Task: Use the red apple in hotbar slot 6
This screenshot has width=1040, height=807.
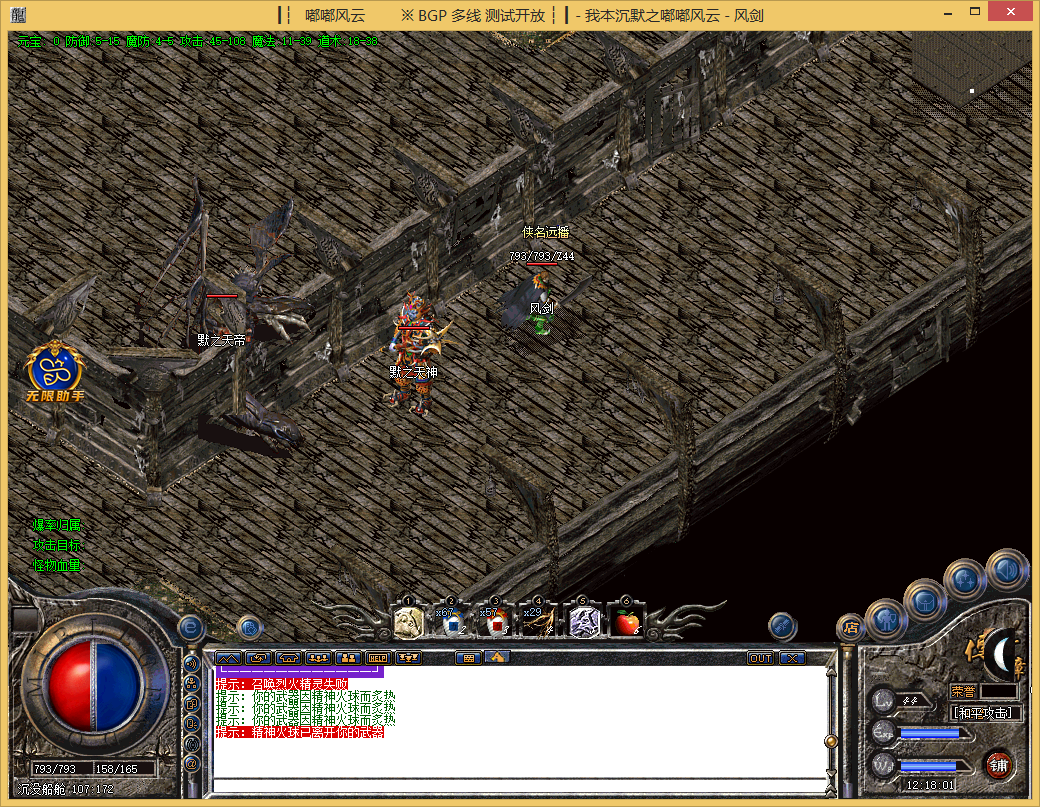Action: (x=626, y=621)
